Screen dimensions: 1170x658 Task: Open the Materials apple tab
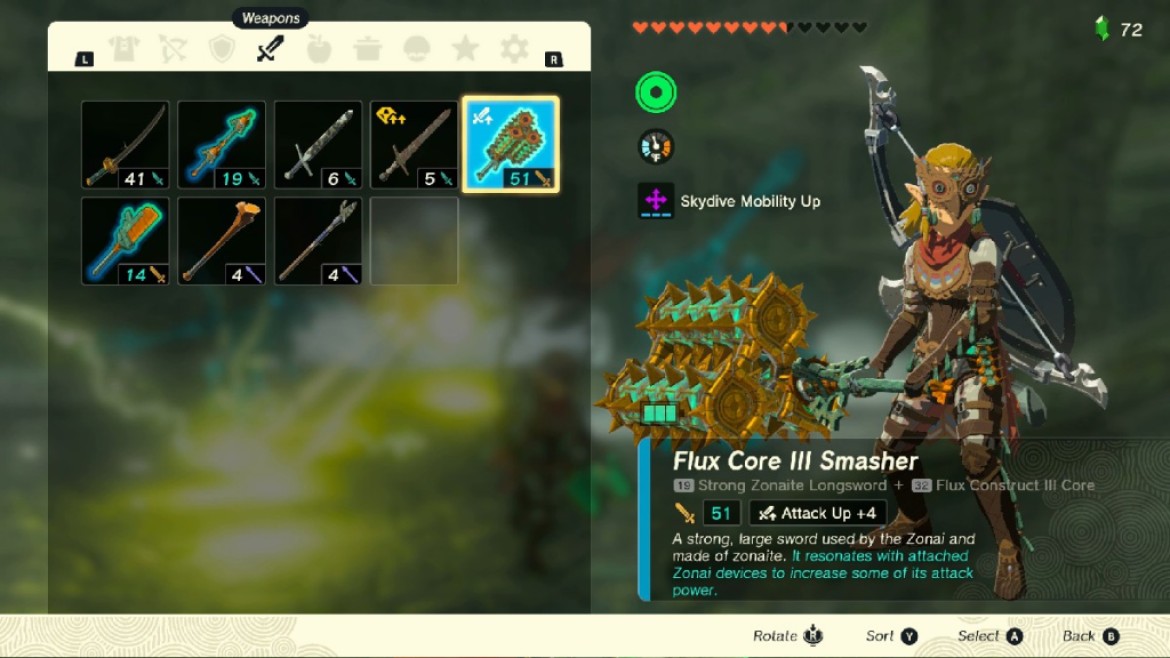click(x=318, y=49)
